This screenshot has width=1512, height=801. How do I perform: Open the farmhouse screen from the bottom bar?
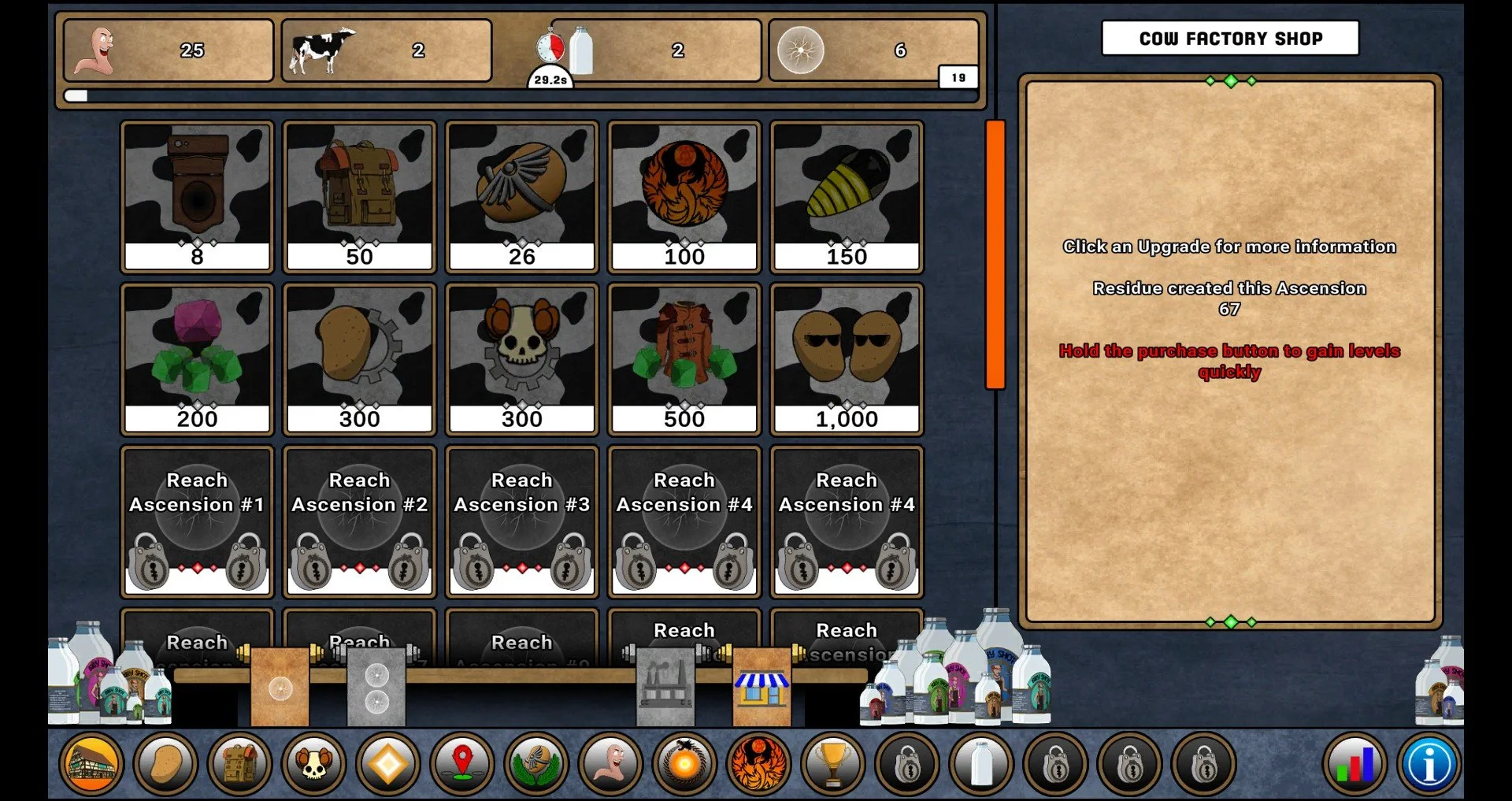(x=92, y=763)
